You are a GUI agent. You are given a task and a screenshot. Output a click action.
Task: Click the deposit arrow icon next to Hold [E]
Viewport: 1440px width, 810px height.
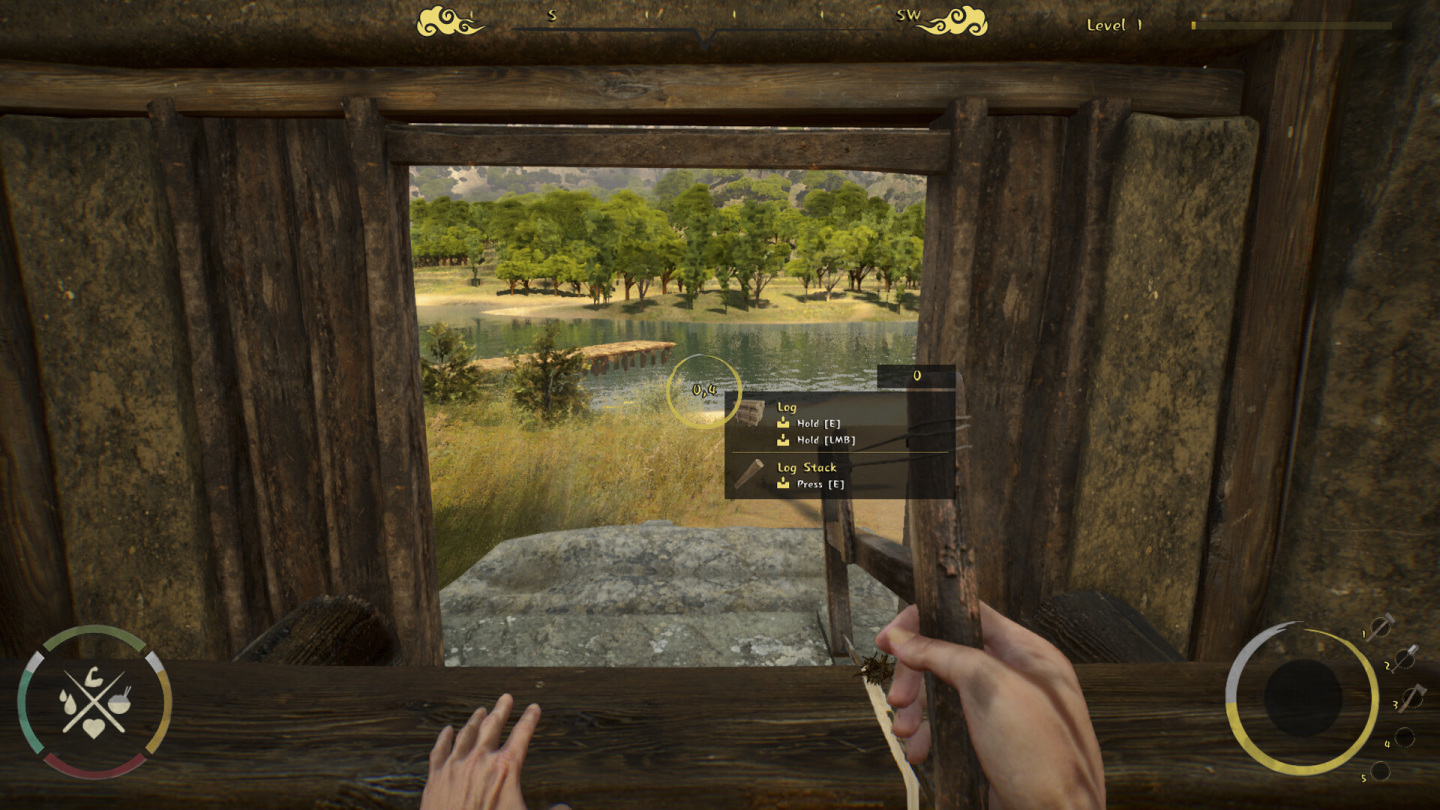point(783,423)
